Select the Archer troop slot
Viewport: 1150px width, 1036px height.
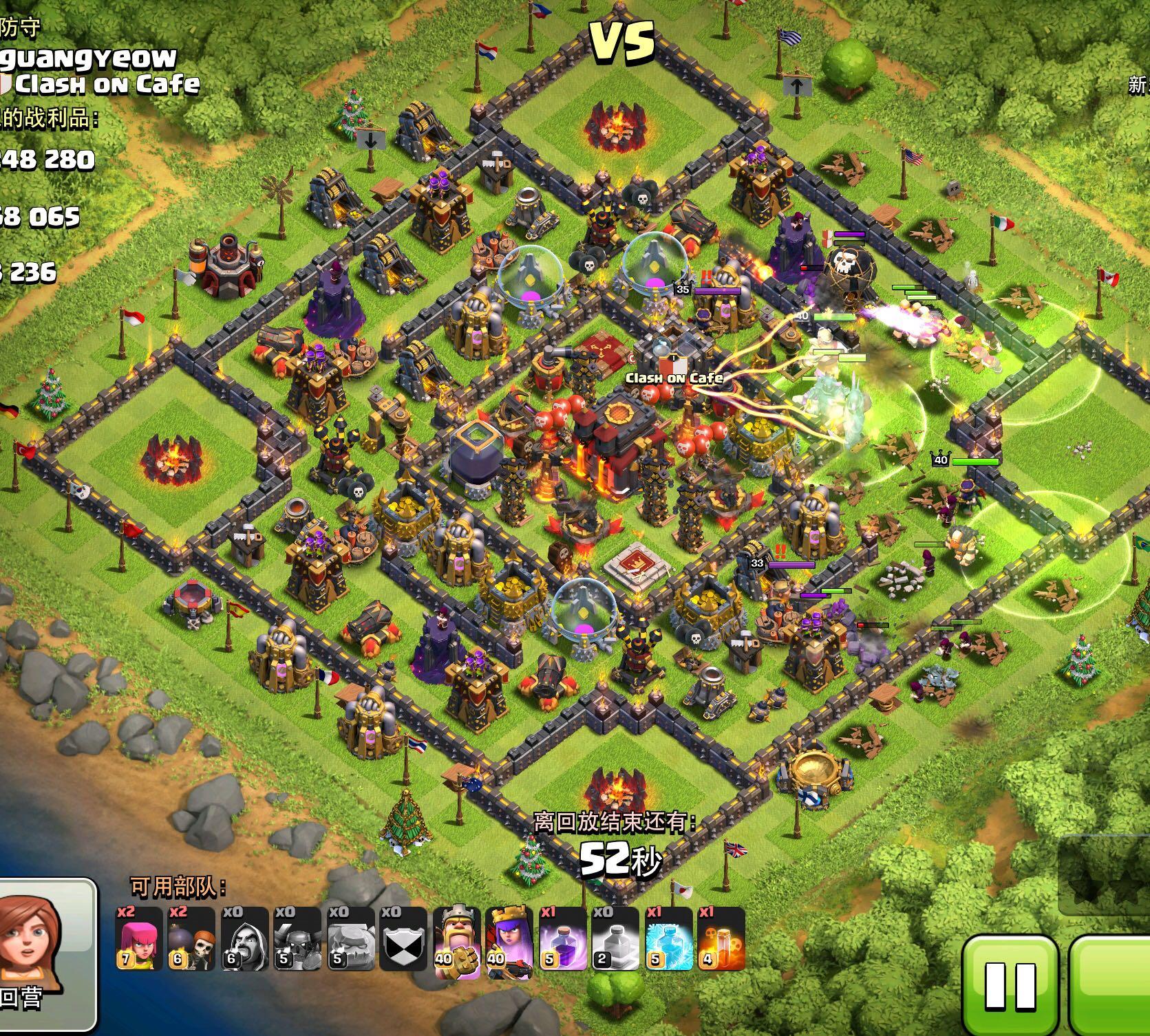click(x=139, y=939)
